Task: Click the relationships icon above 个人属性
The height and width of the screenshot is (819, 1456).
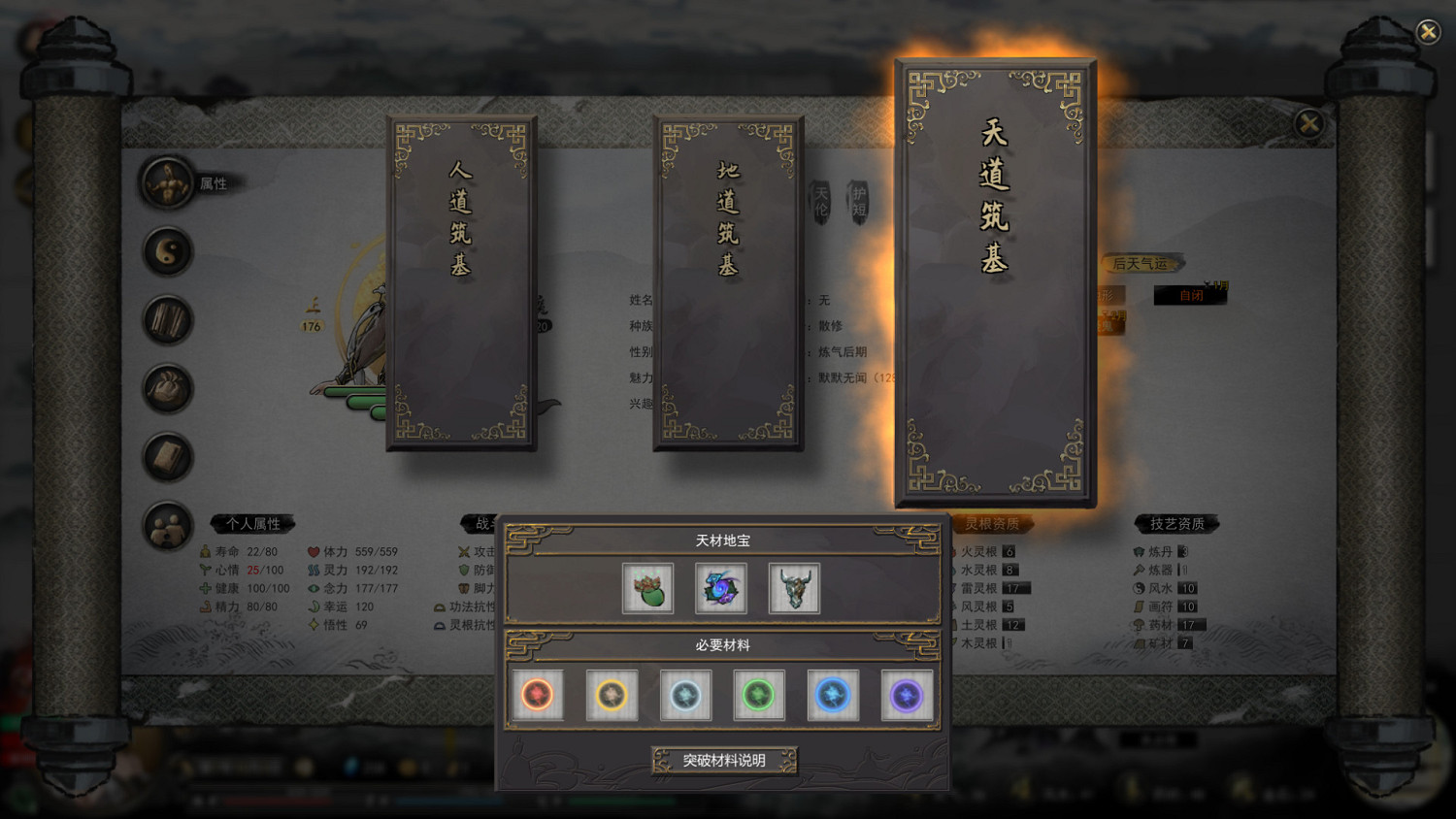Action: (167, 527)
